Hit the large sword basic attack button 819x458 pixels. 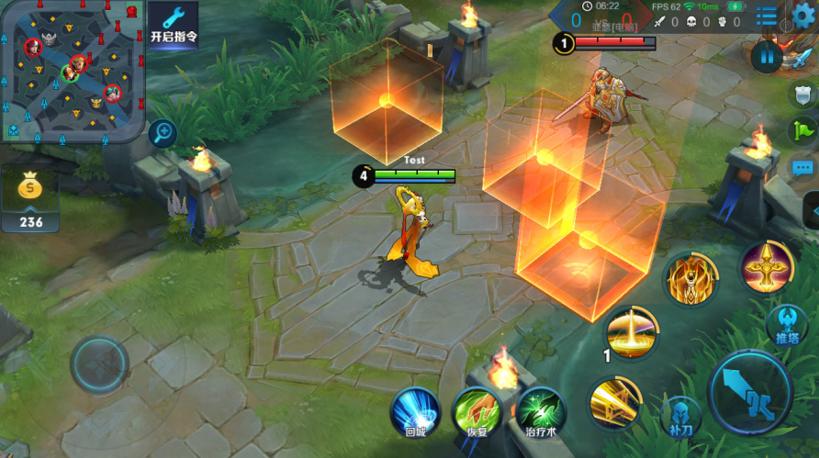[x=750, y=392]
